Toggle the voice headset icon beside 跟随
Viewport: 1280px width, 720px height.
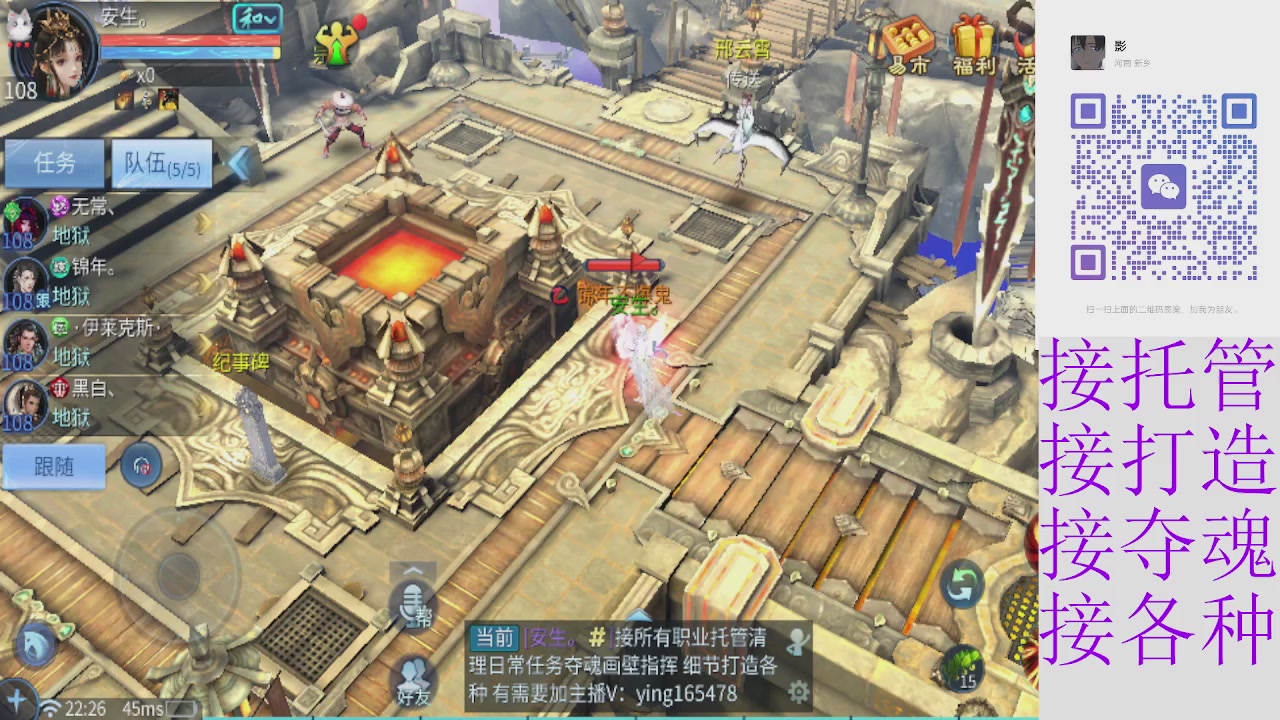click(142, 465)
